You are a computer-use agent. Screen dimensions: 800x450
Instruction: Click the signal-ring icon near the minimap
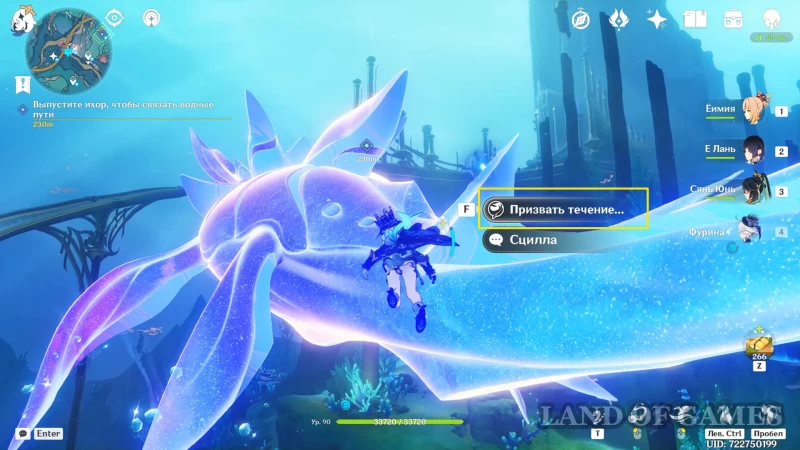(151, 18)
